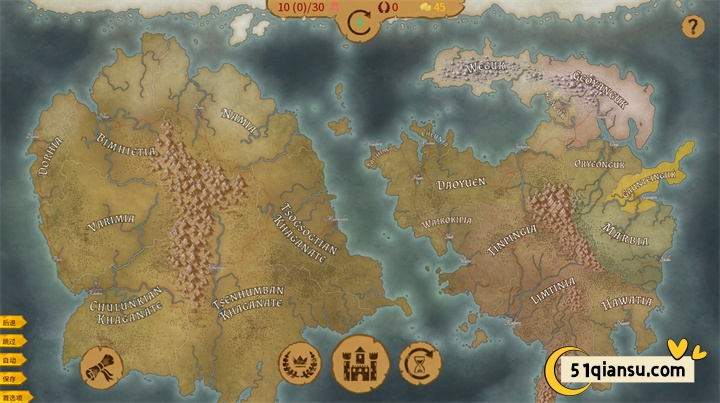Open the rolled scroll icon button

100,365
